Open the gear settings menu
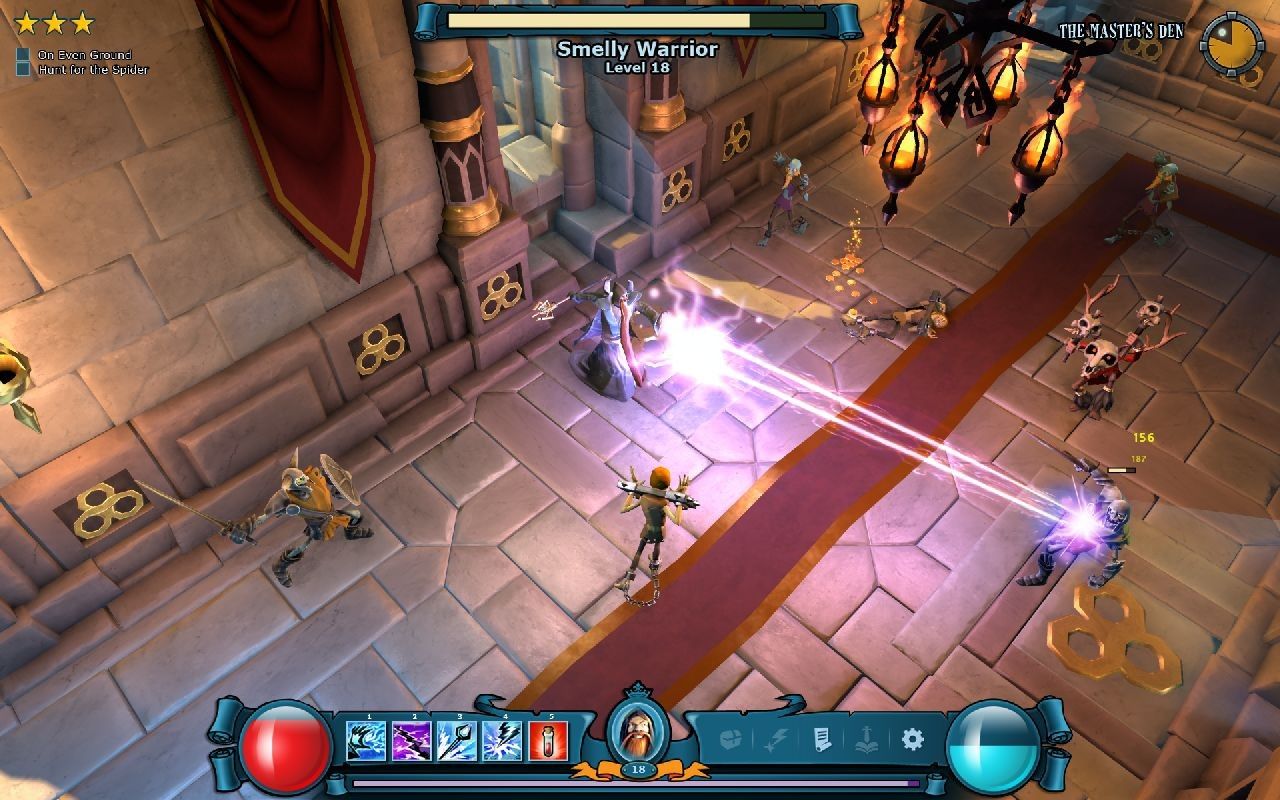 click(x=911, y=740)
